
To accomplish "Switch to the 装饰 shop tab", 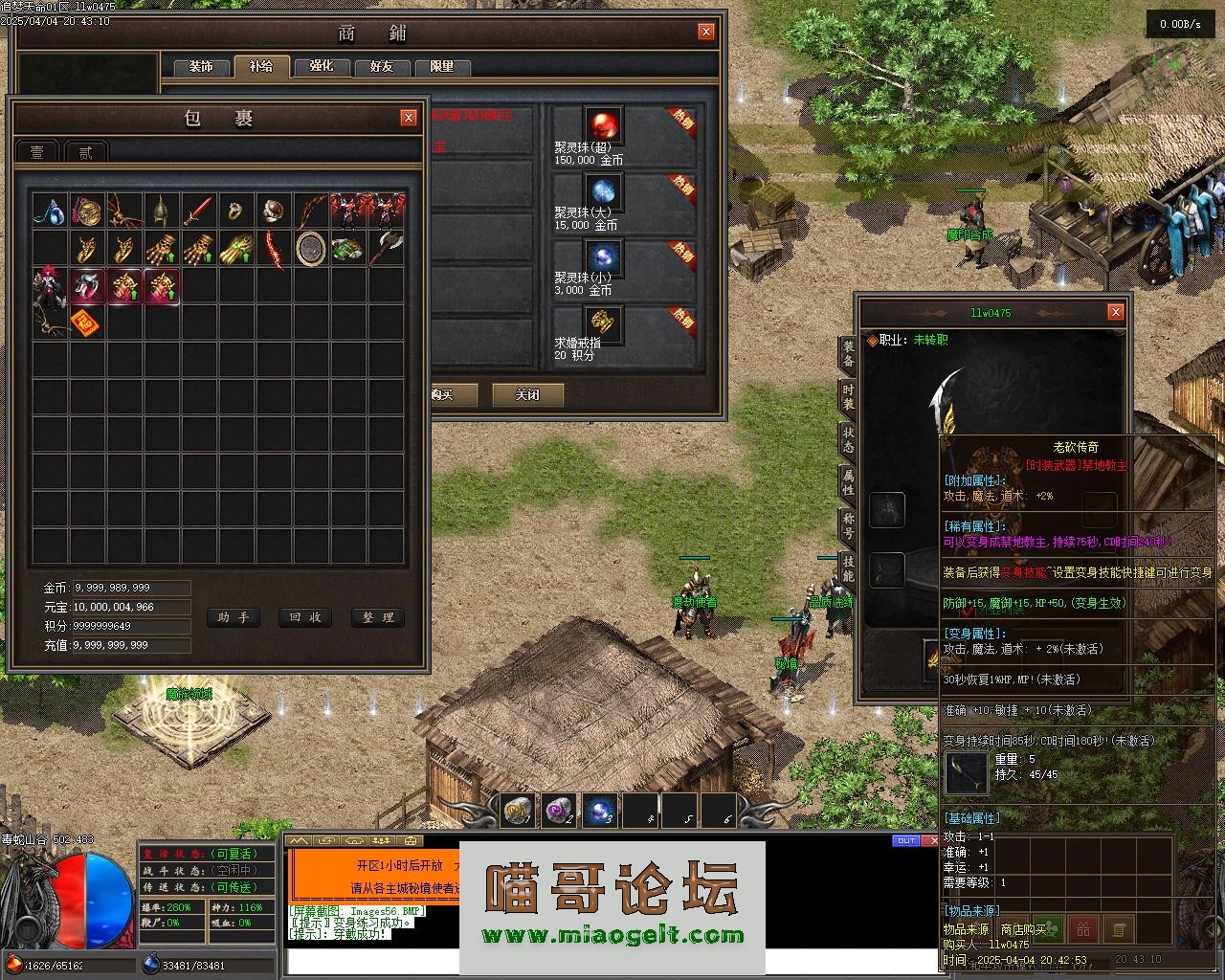I will 201,67.
